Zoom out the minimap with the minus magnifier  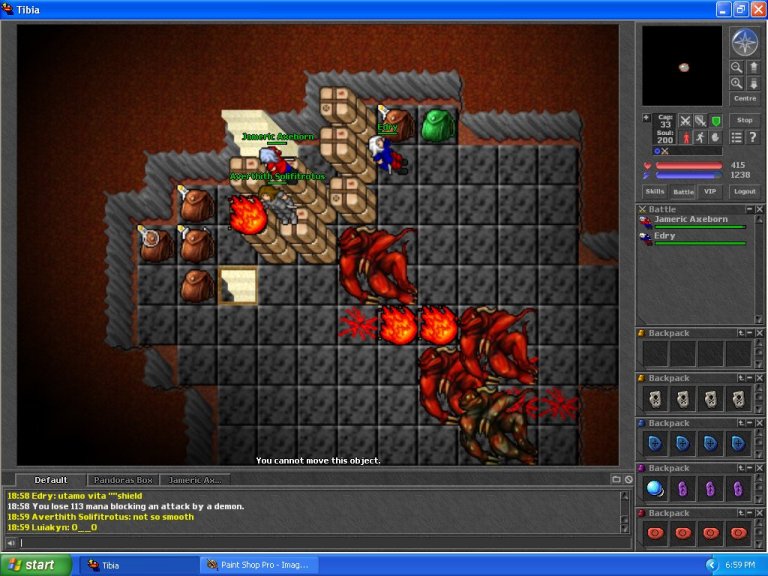click(736, 67)
